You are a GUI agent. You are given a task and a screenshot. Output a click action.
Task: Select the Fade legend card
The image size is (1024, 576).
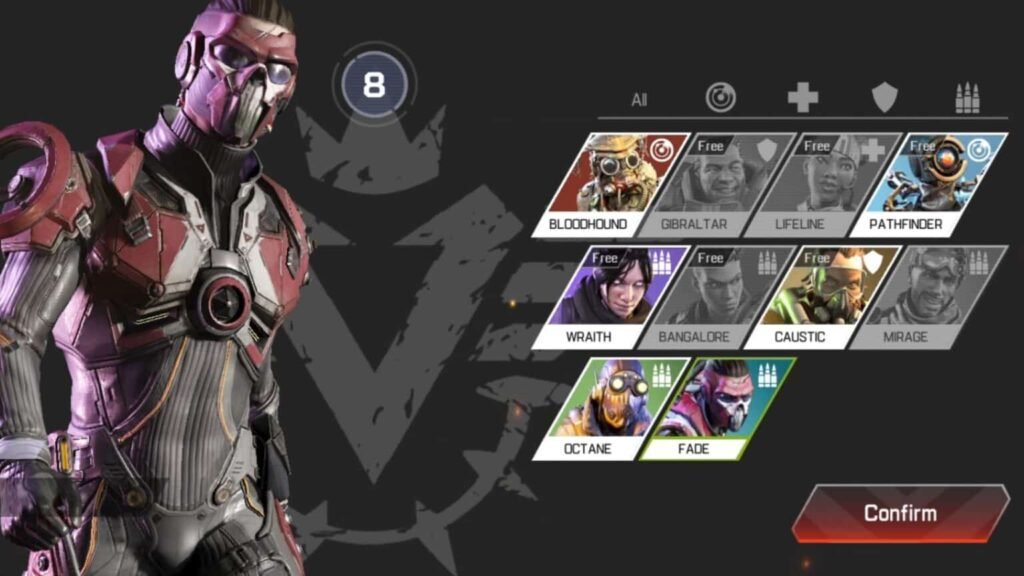716,409
